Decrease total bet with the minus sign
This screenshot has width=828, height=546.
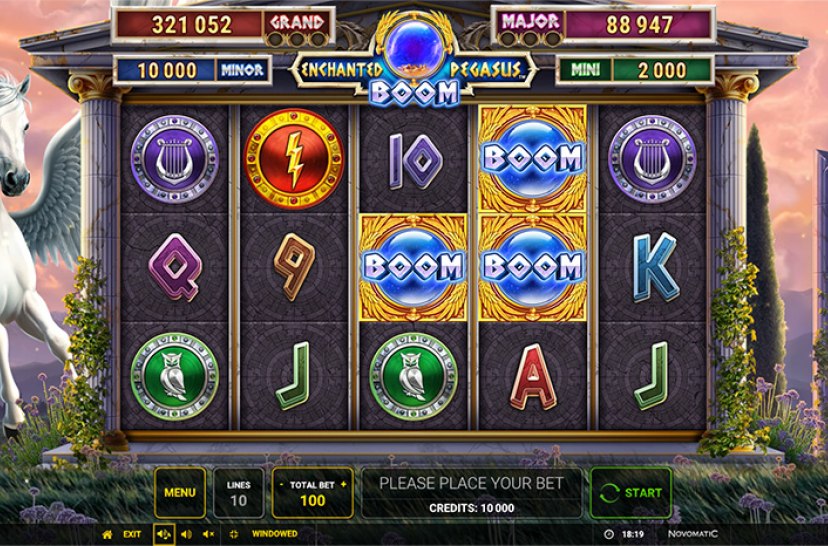(281, 484)
